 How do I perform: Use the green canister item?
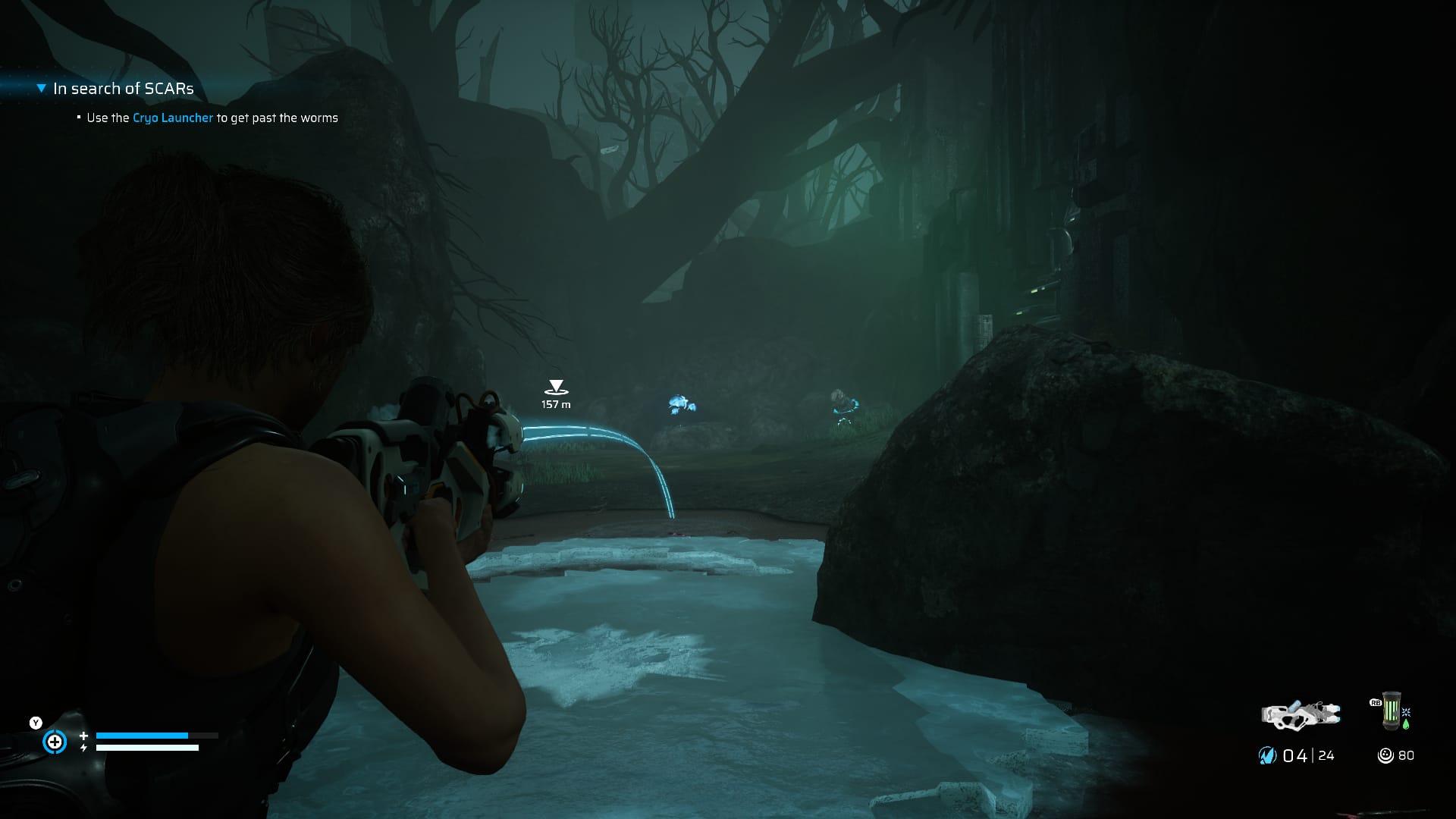[1391, 711]
